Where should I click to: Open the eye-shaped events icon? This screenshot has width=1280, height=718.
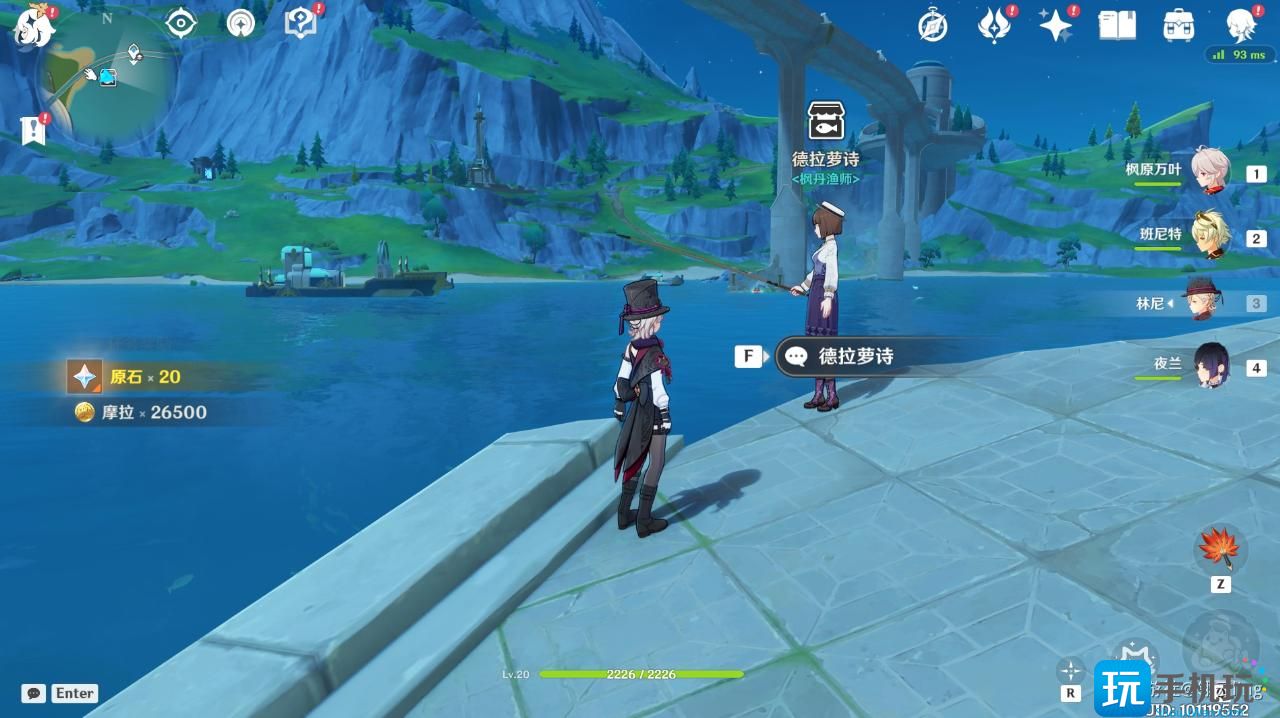pyautogui.click(x=181, y=23)
